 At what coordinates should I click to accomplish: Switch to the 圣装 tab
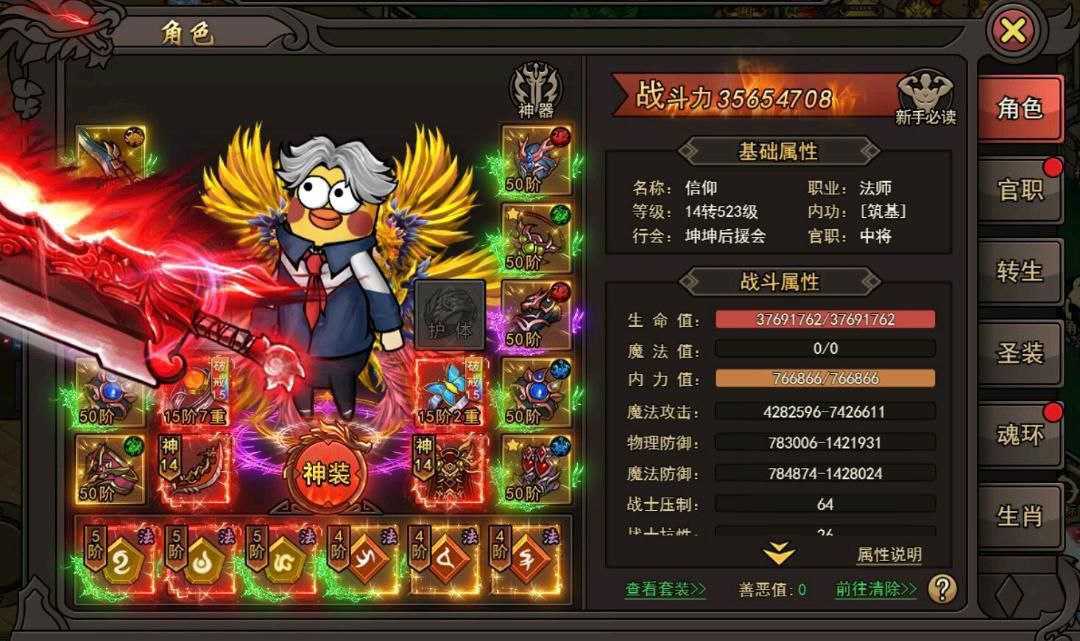[1019, 352]
